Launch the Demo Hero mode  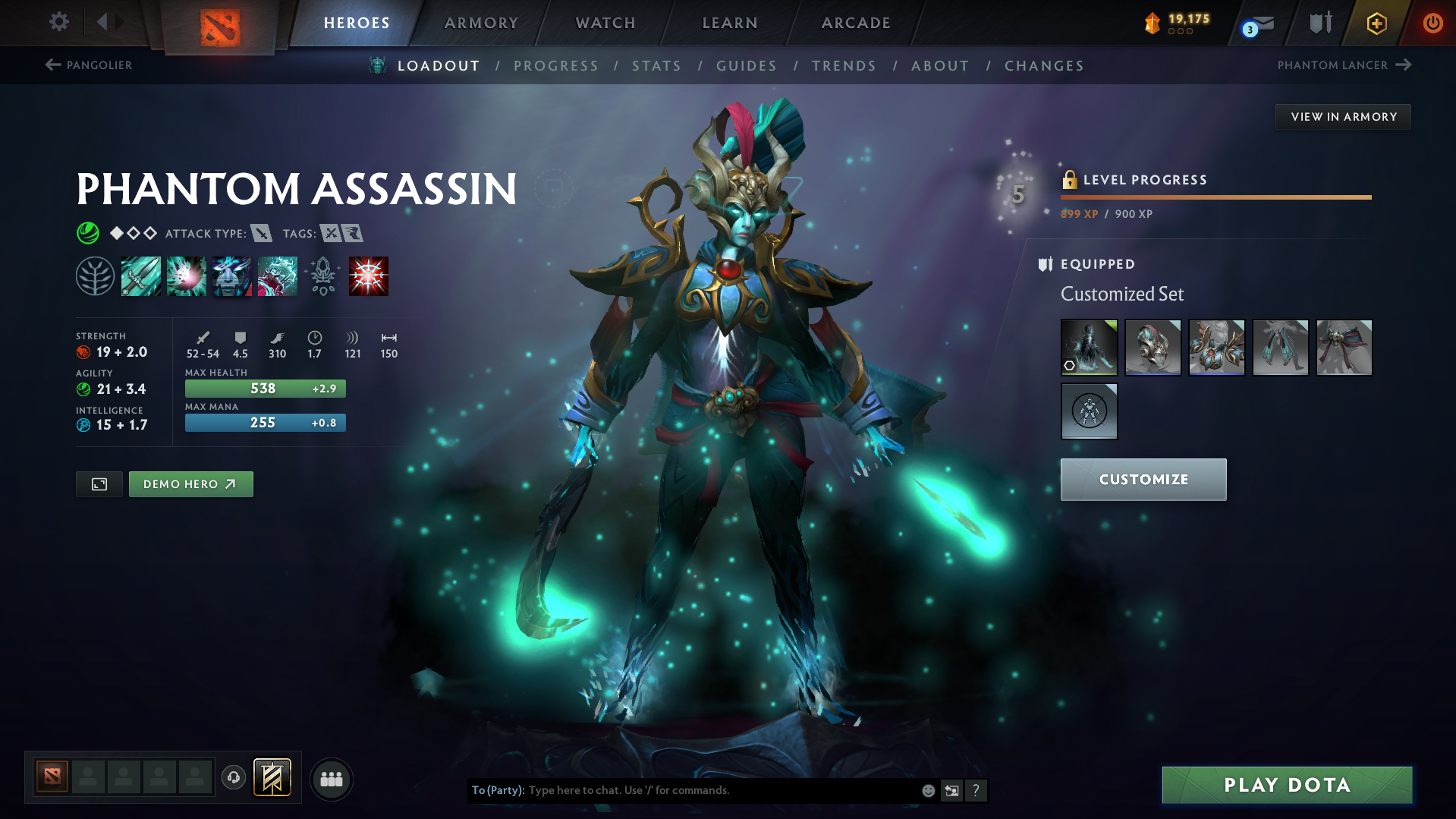190,484
